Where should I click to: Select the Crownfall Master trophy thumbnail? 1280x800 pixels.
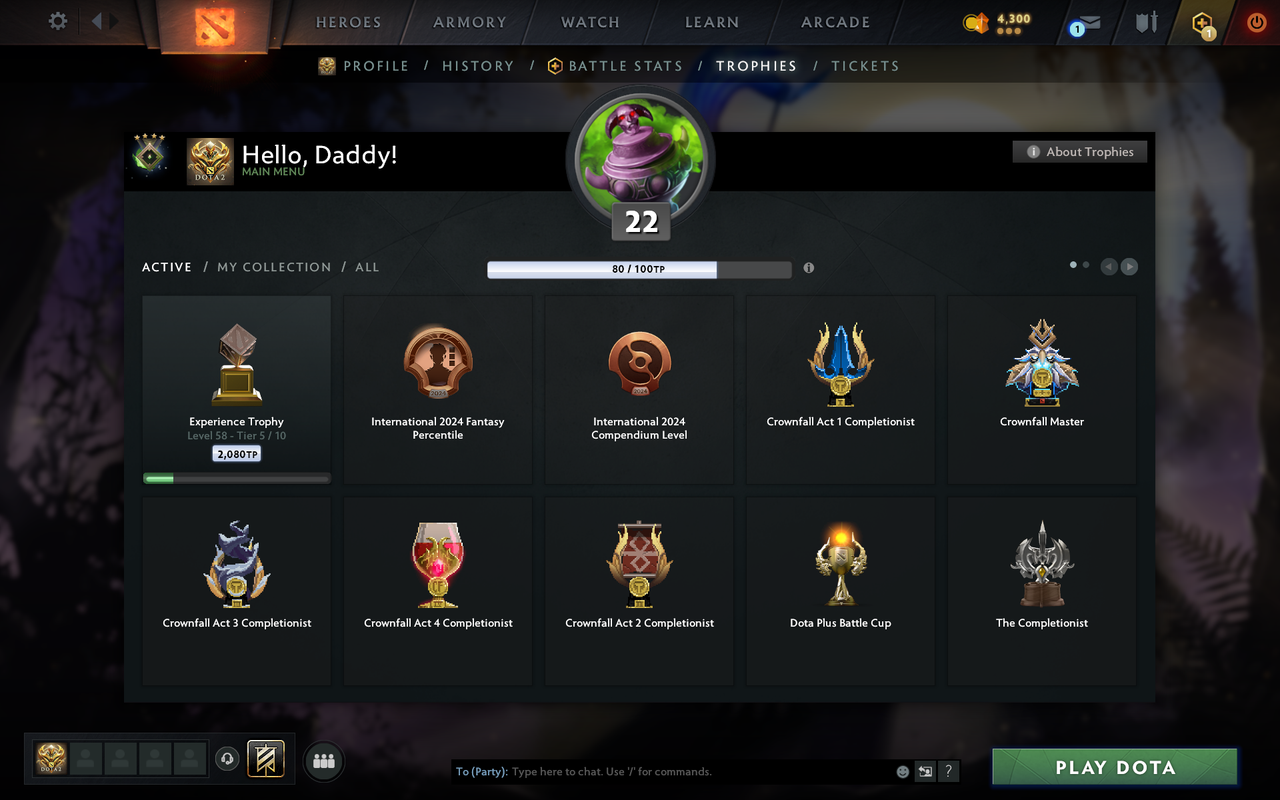[x=1041, y=365]
